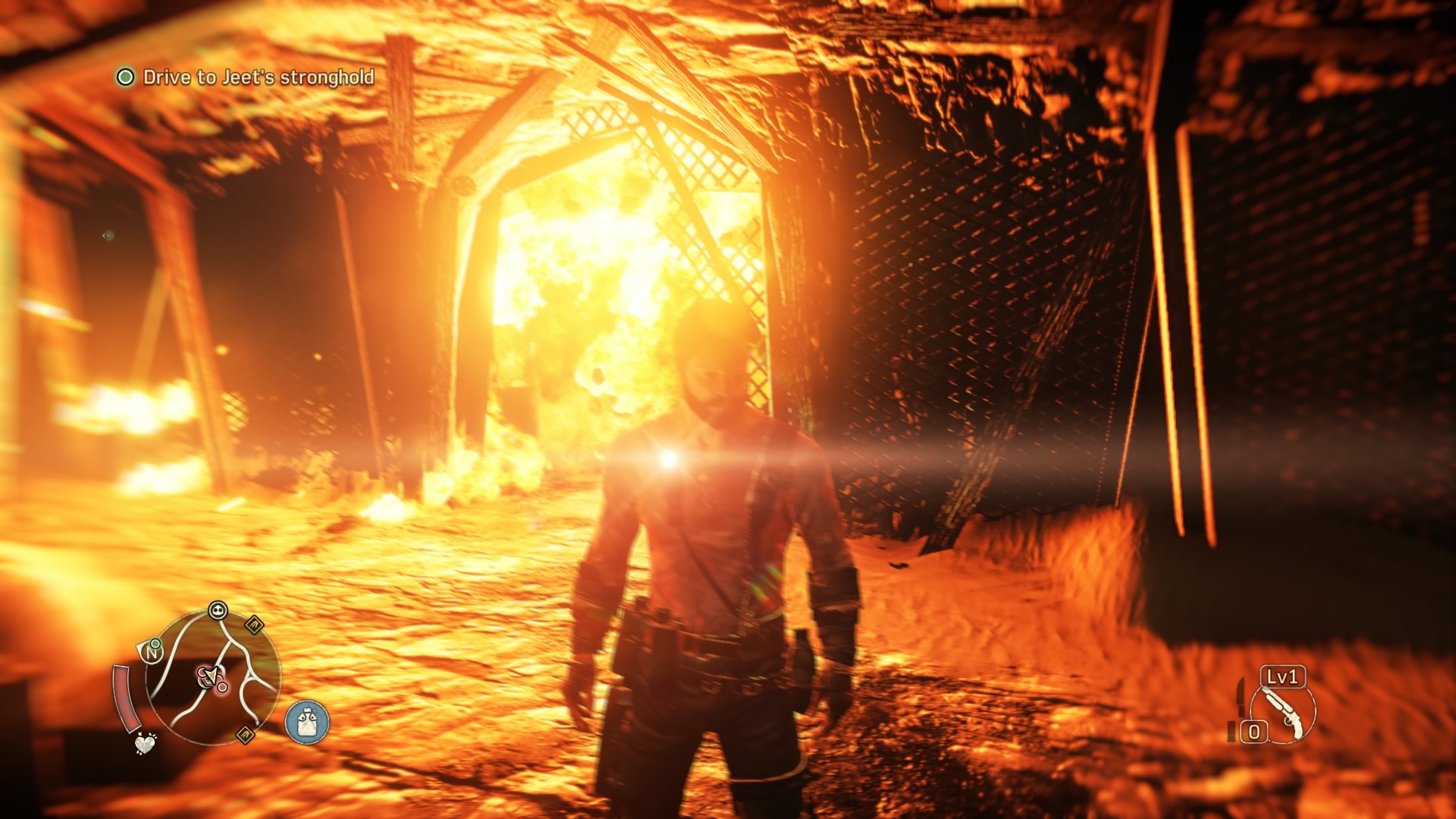Click the ammo counter showing 0

click(1254, 731)
